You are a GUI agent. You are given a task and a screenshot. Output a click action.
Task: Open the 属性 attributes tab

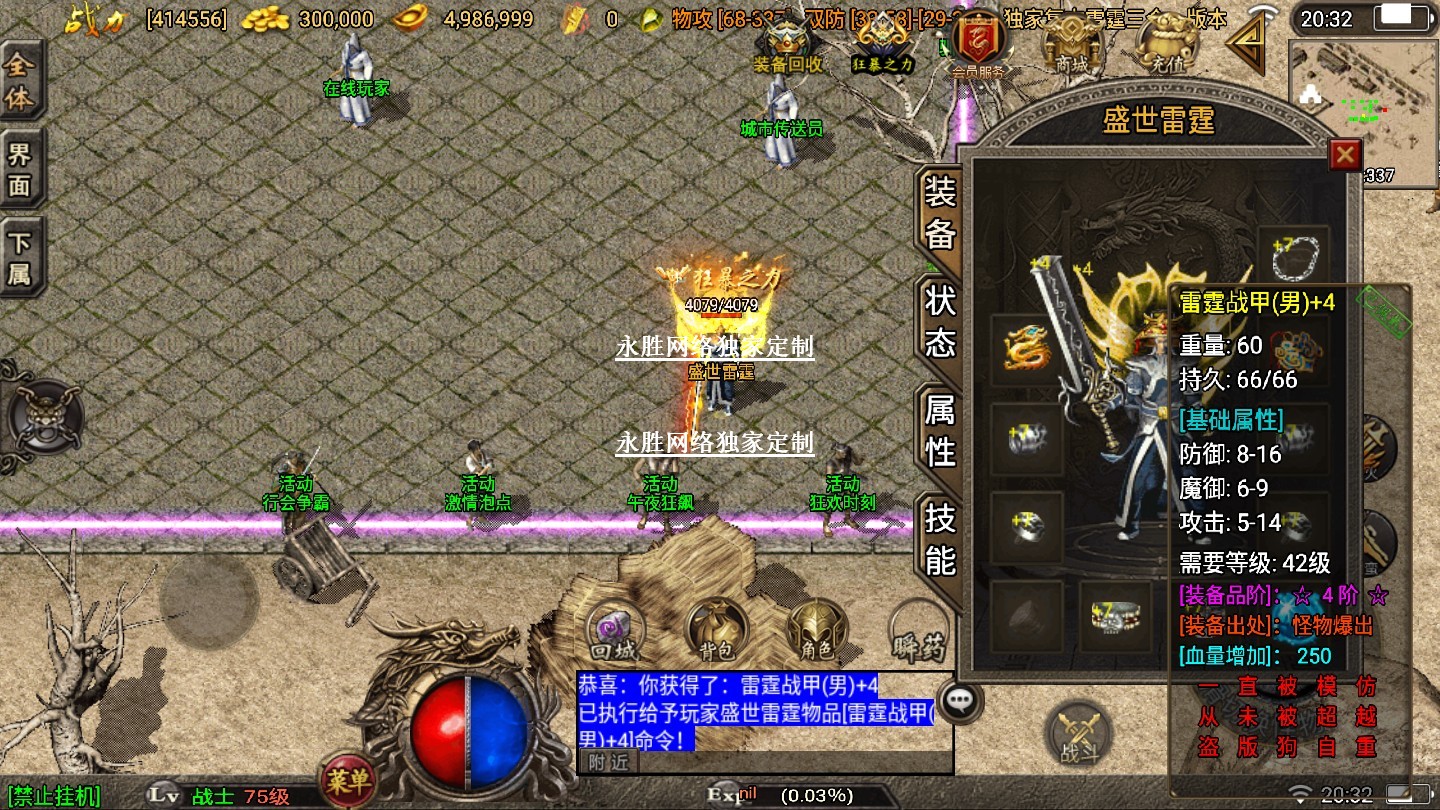tap(940, 430)
